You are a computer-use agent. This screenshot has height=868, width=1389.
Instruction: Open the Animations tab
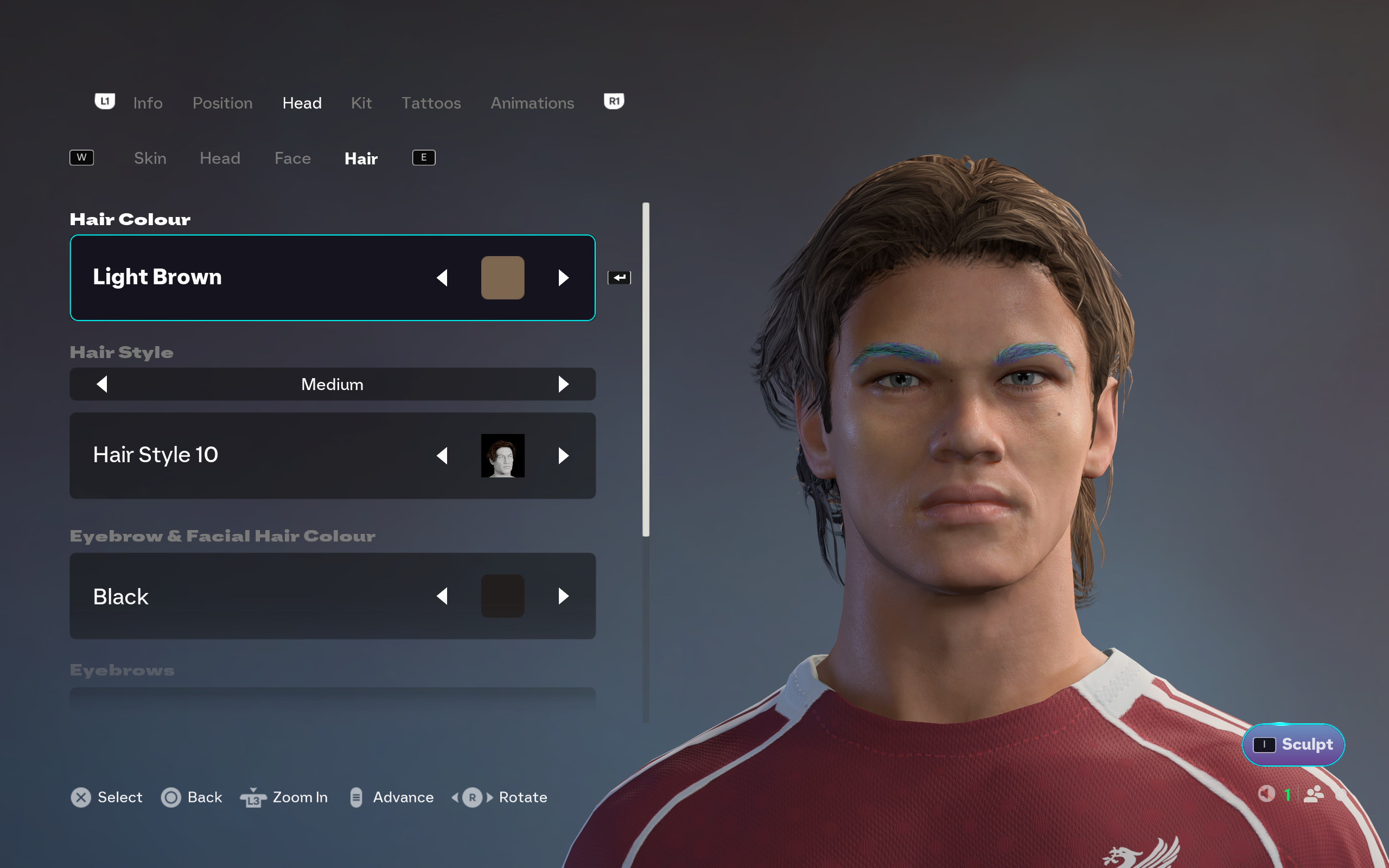pyautogui.click(x=532, y=103)
